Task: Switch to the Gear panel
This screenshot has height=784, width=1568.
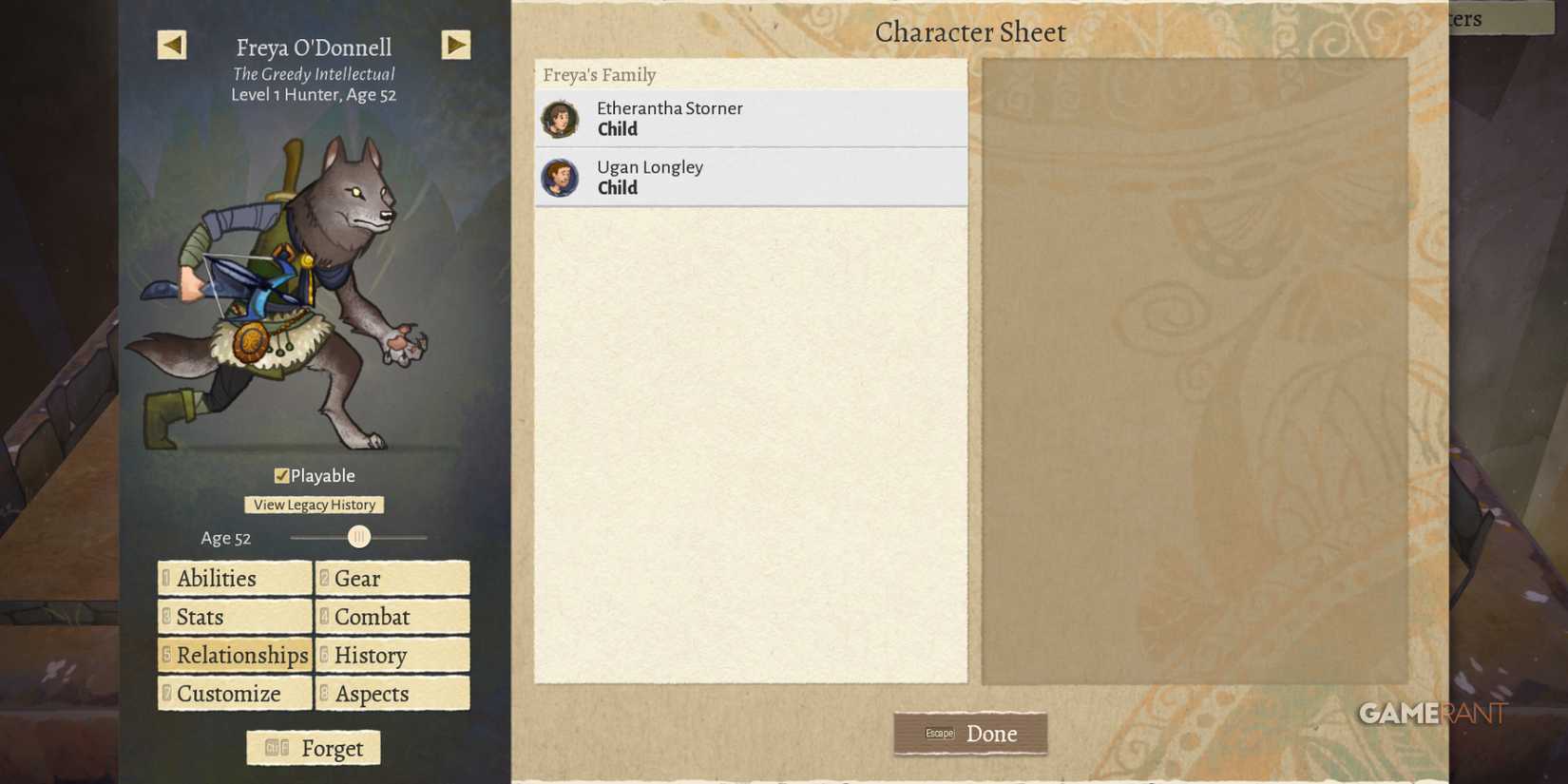Action: pos(392,578)
